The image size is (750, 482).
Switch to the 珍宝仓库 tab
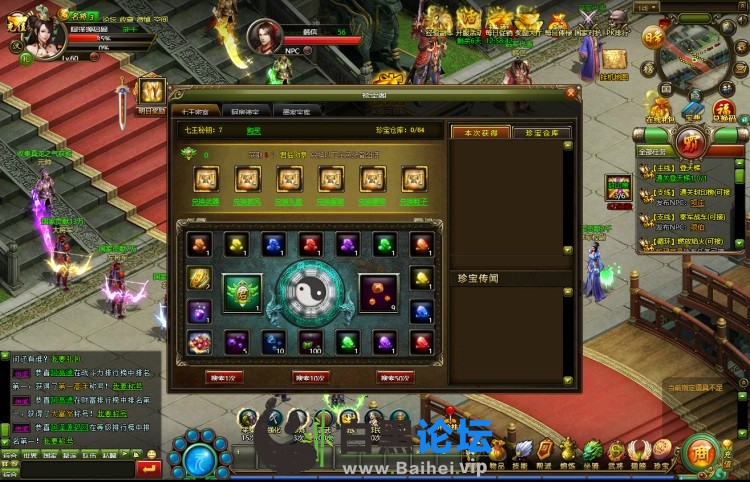(x=543, y=132)
